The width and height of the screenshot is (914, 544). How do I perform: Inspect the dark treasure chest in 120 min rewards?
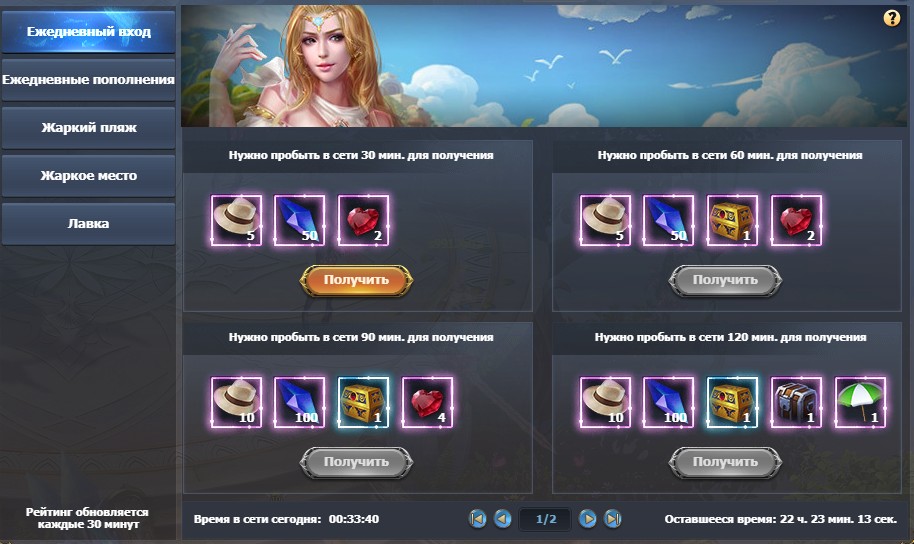click(796, 402)
